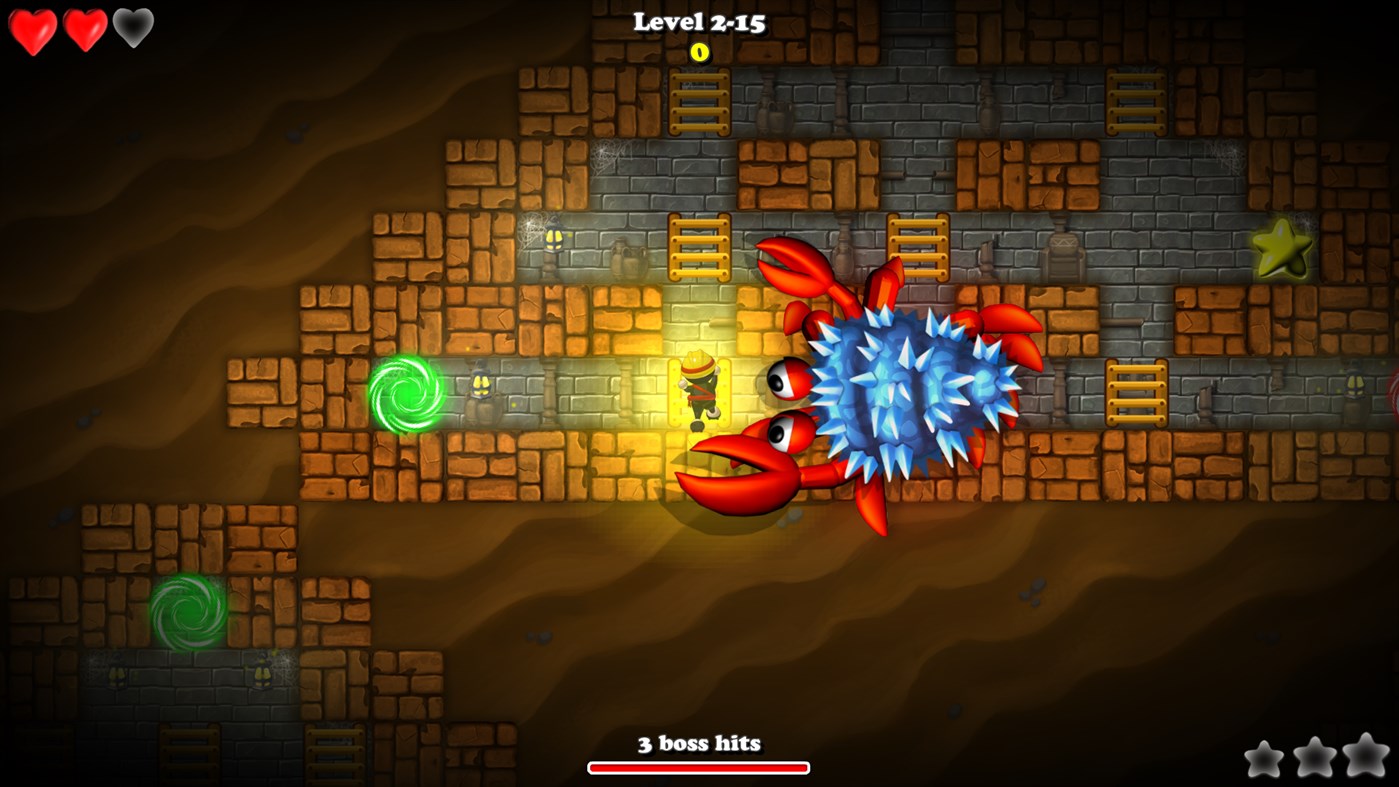The image size is (1399, 787).
Task: Click the yellow coin counter below the level title
Action: pos(698,54)
